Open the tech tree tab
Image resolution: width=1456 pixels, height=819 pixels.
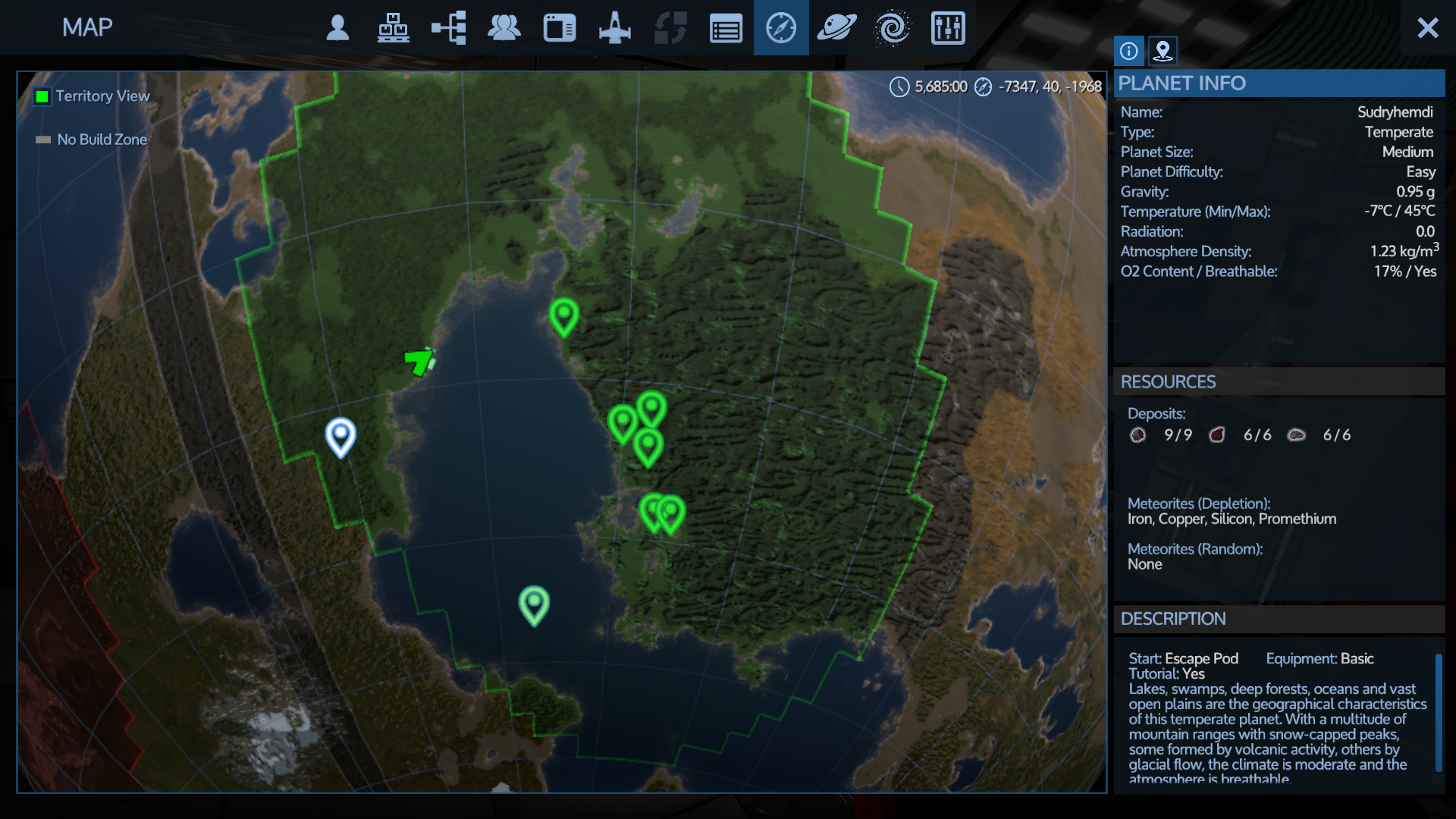pyautogui.click(x=448, y=28)
